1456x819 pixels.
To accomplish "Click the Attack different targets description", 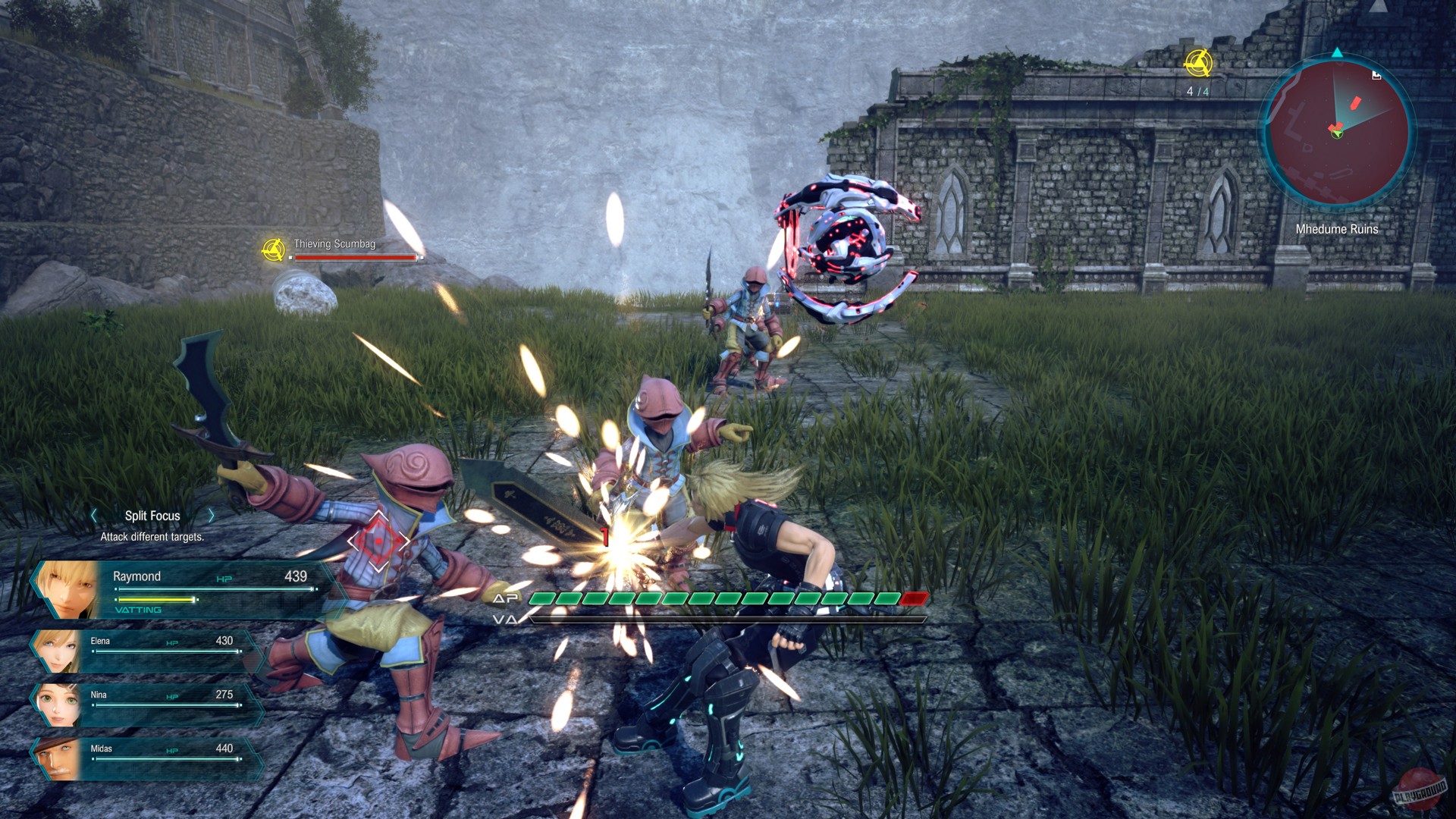I will coord(151,536).
